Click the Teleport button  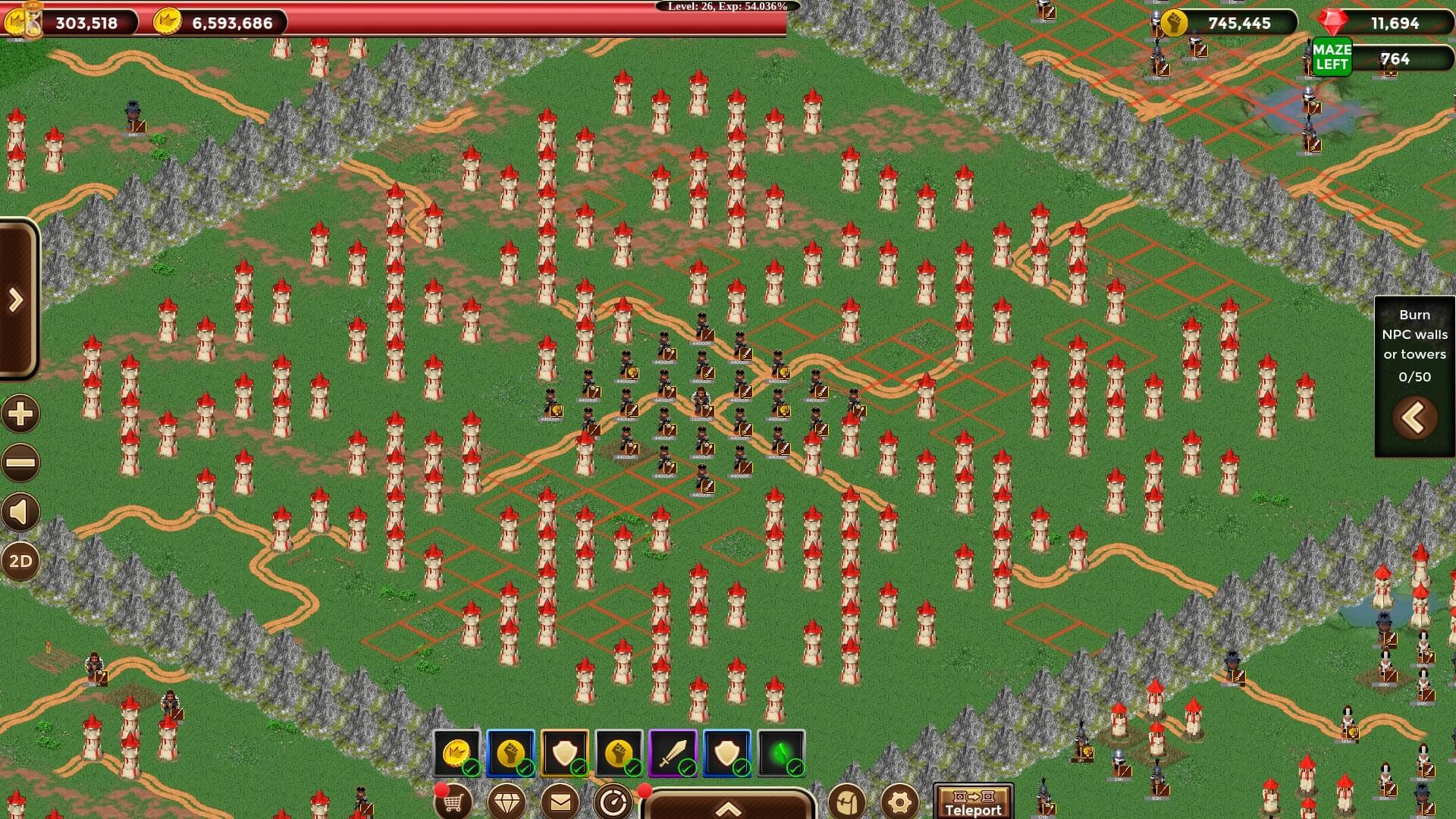[973, 802]
